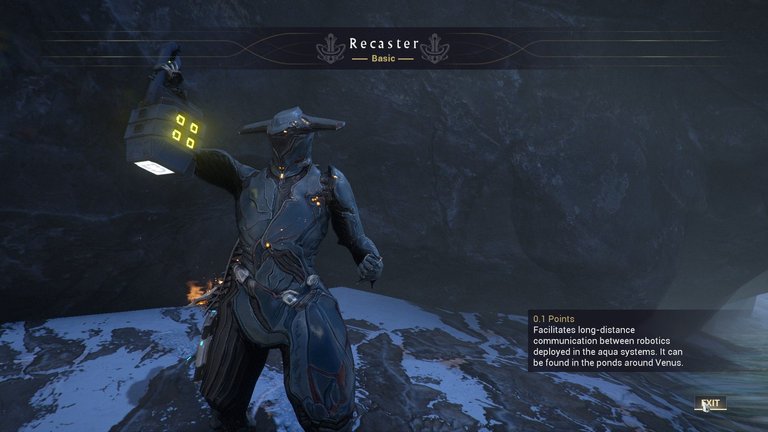The height and width of the screenshot is (432, 768).
Task: Click the Exit button
Action: (710, 404)
